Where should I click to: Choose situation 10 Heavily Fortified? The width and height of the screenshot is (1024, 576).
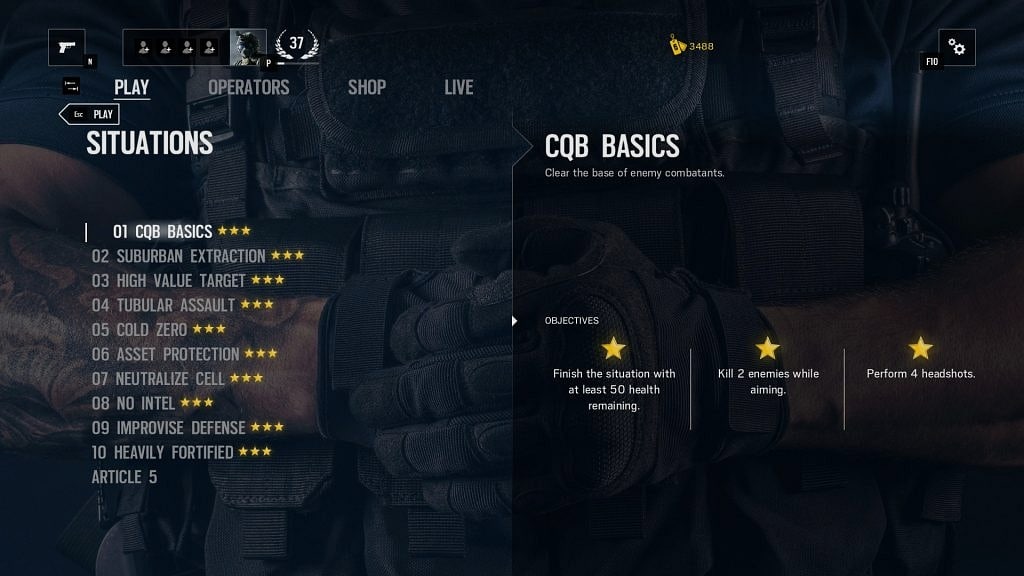pyautogui.click(x=163, y=452)
